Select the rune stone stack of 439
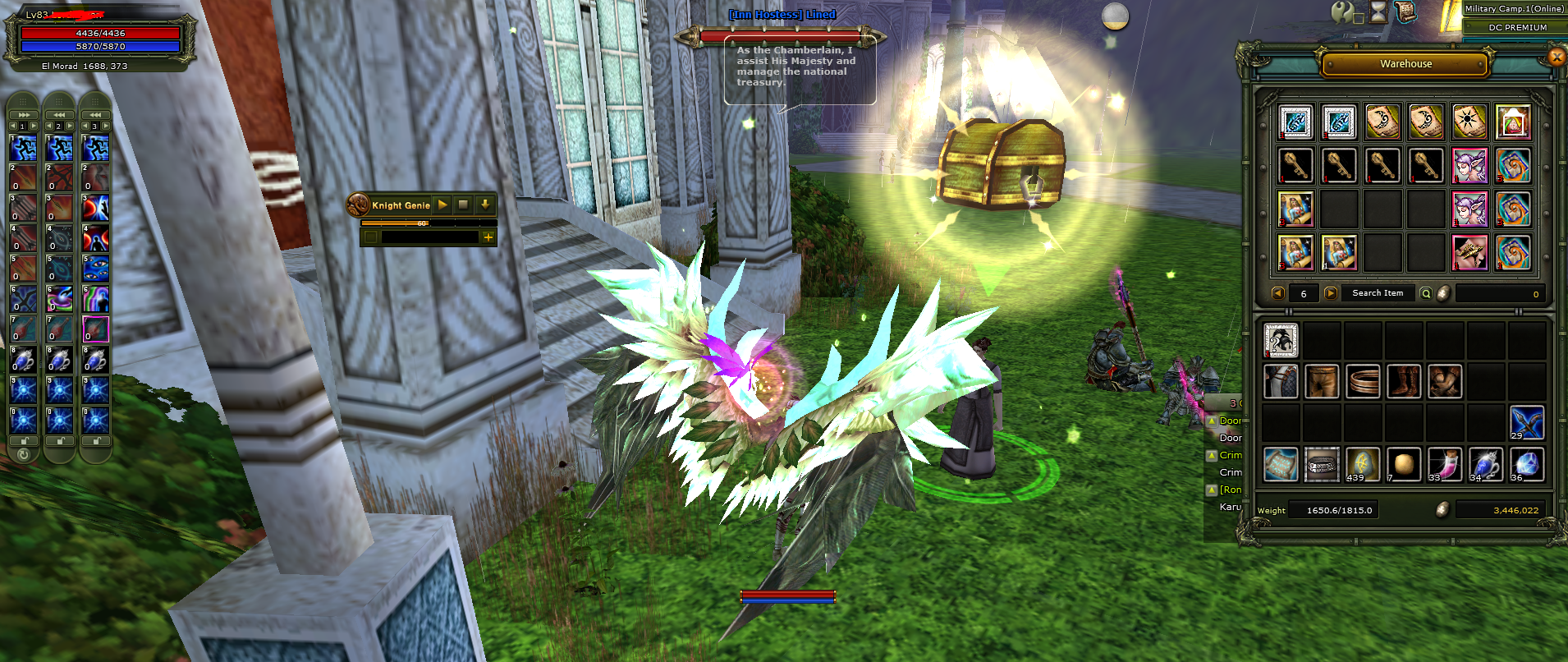Image resolution: width=1568 pixels, height=662 pixels. (x=1363, y=464)
